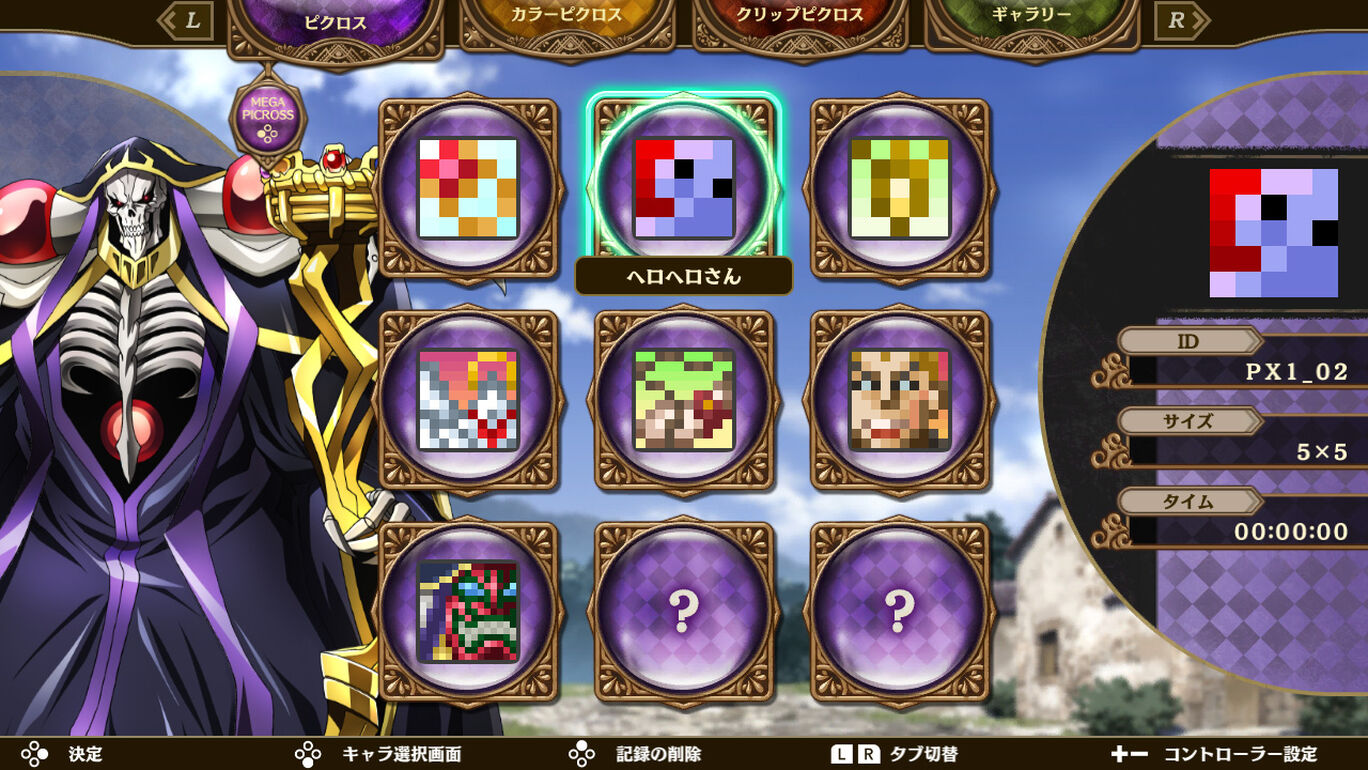The height and width of the screenshot is (770, 1368).
Task: Select the green landscape puzzle in center
Action: click(682, 398)
